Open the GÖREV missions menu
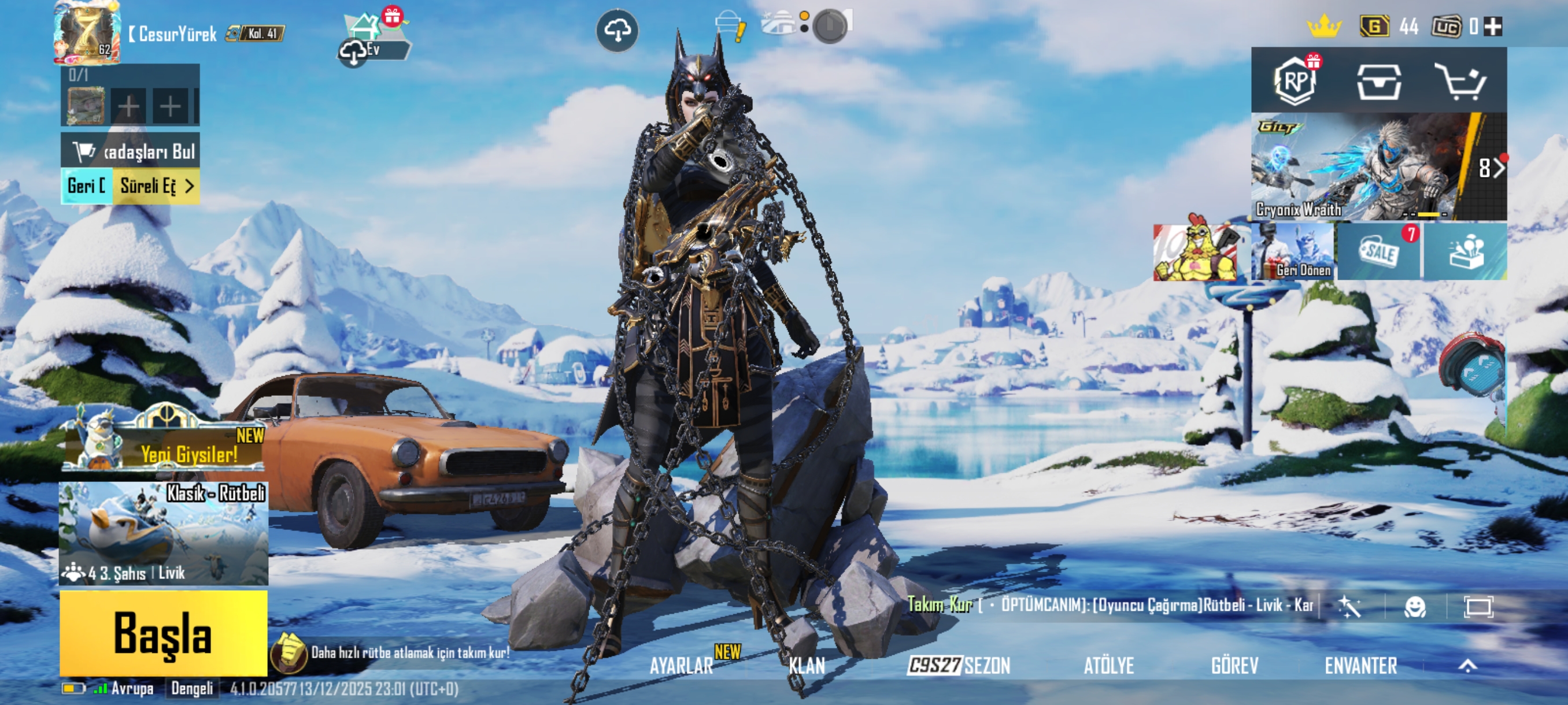Image resolution: width=1568 pixels, height=705 pixels. [1234, 666]
